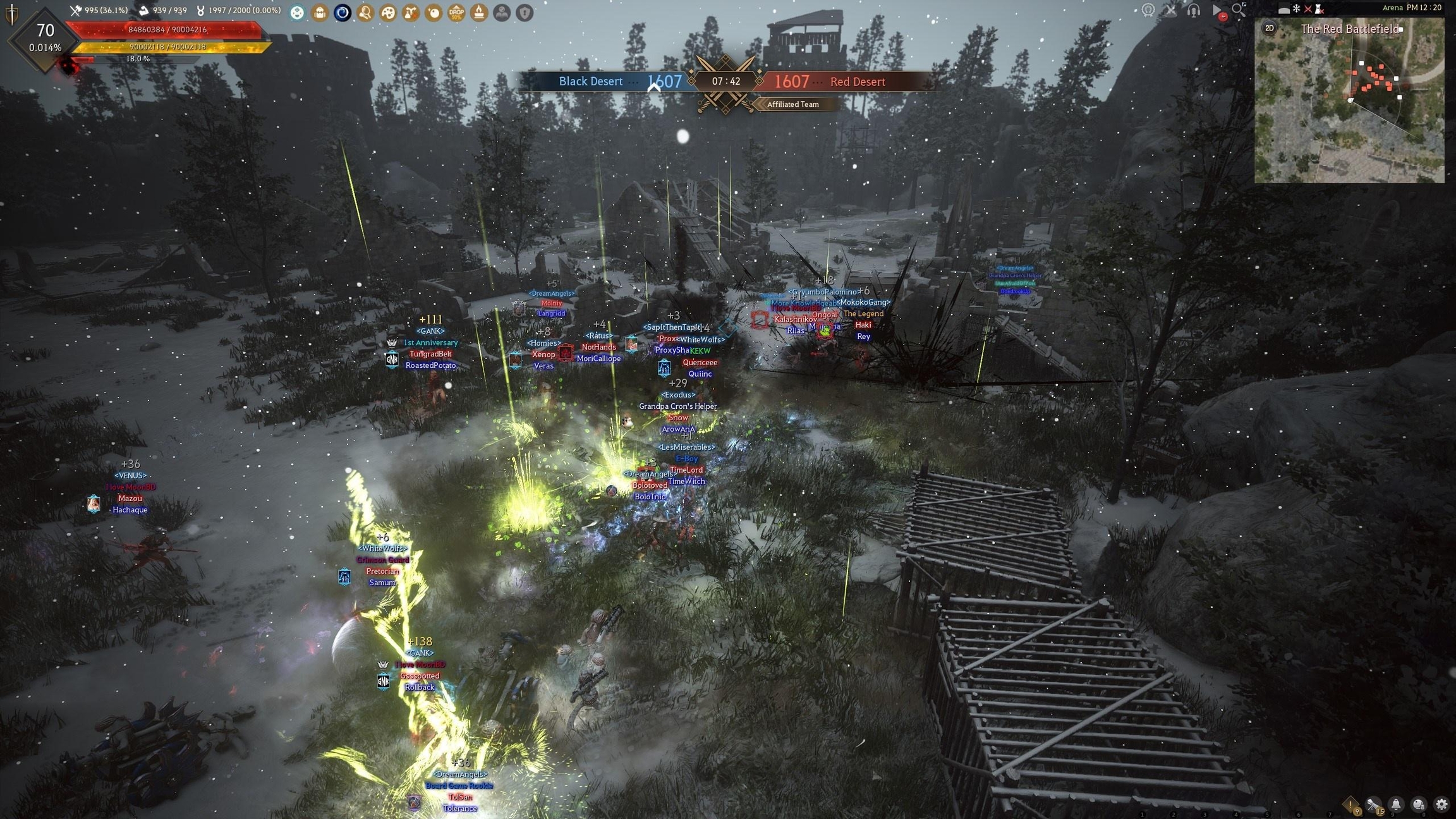Select the paint palette buff icon
This screenshot has height=819, width=1456.
click(x=388, y=12)
